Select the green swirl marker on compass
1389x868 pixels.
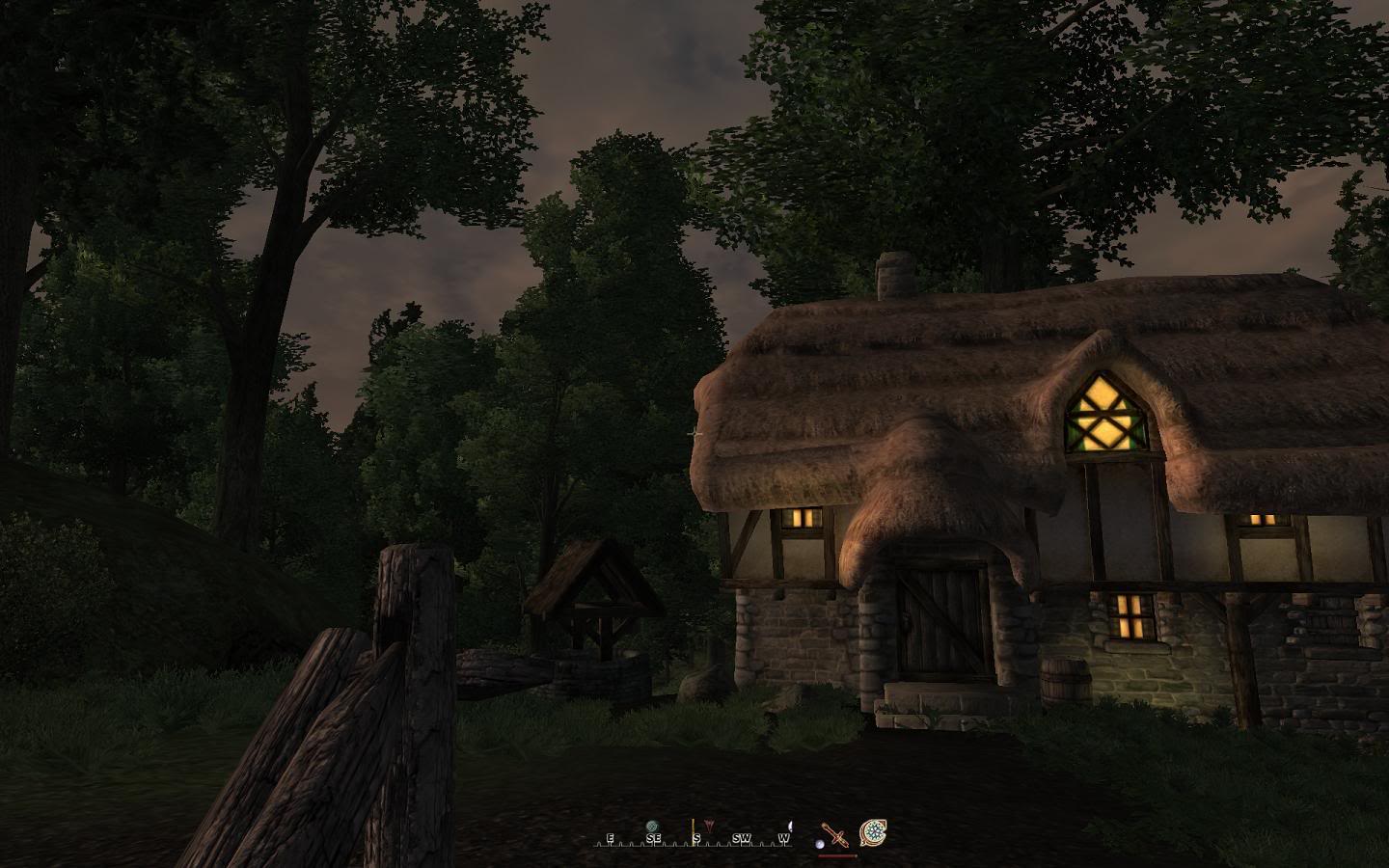coord(653,826)
